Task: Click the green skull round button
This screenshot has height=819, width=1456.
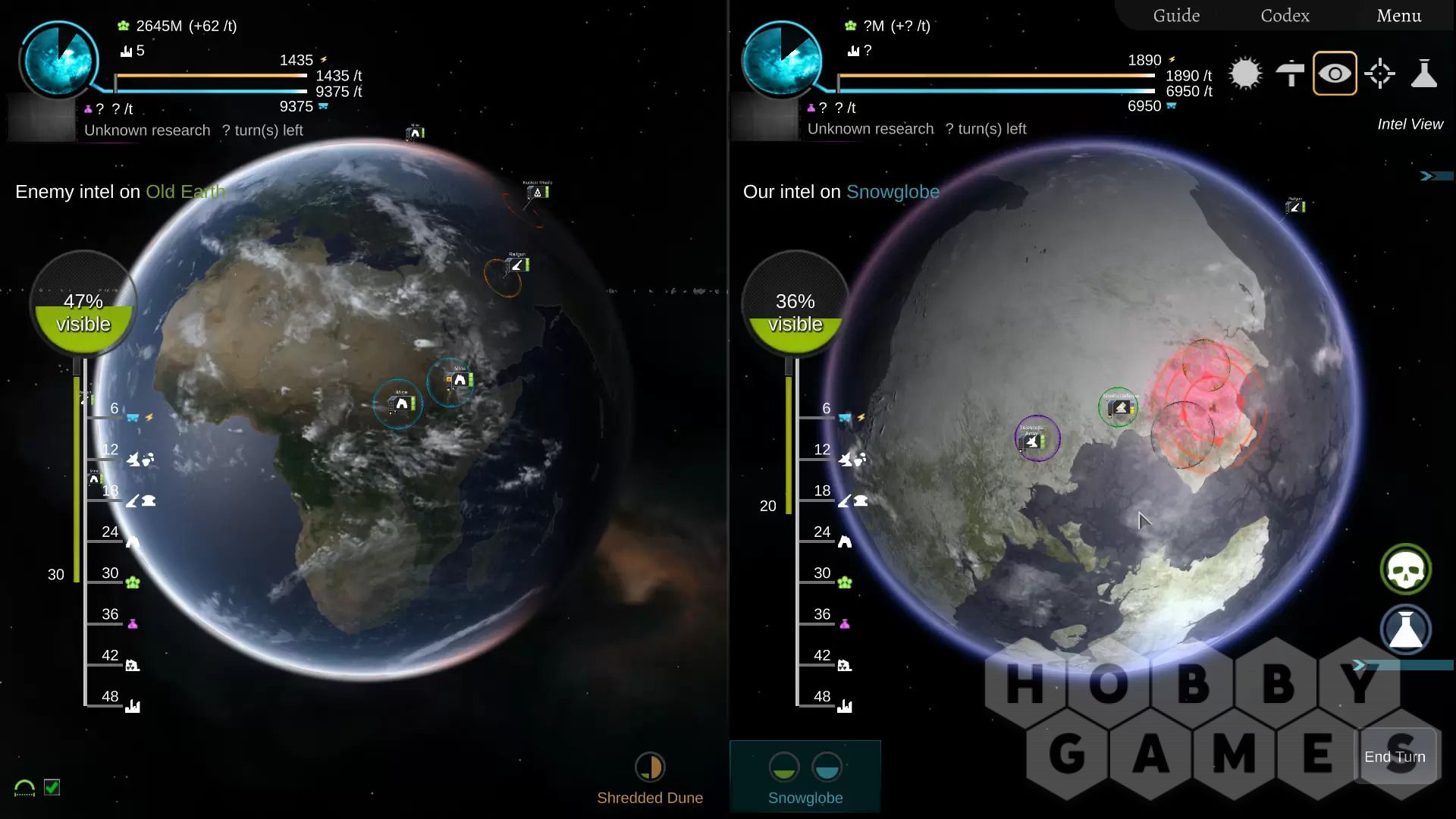Action: 1405,570
